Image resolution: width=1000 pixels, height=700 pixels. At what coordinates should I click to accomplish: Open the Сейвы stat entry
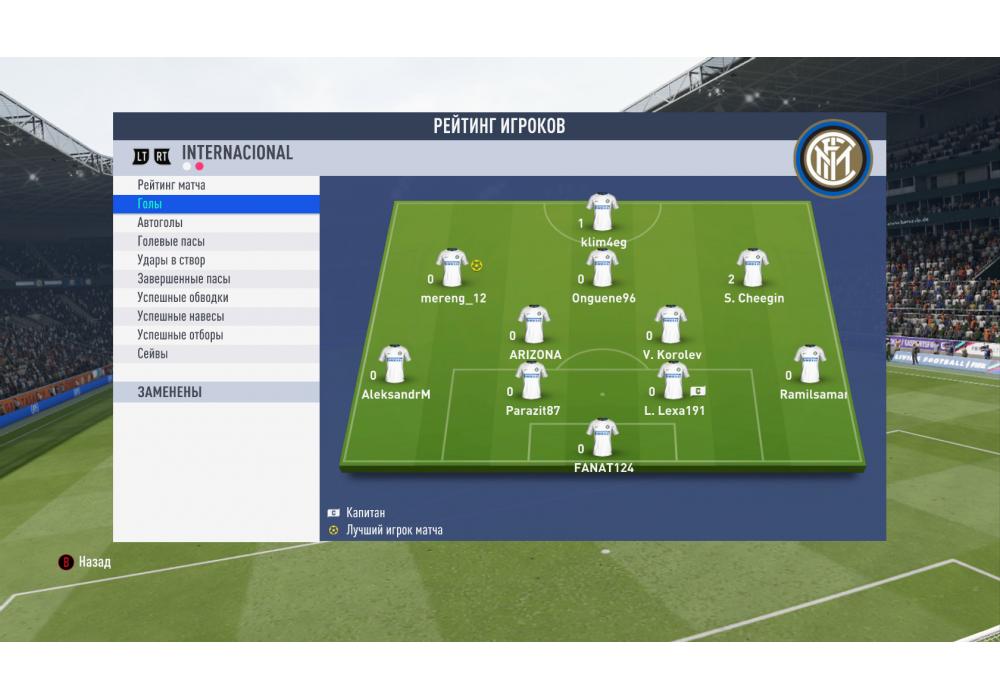click(x=216, y=354)
